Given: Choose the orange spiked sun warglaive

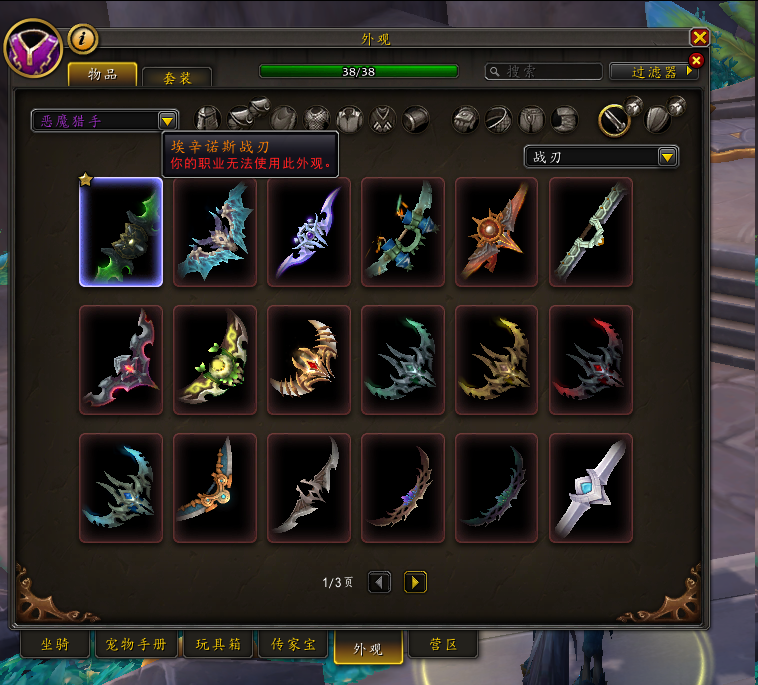Looking at the screenshot, I should pyautogui.click(x=497, y=232).
